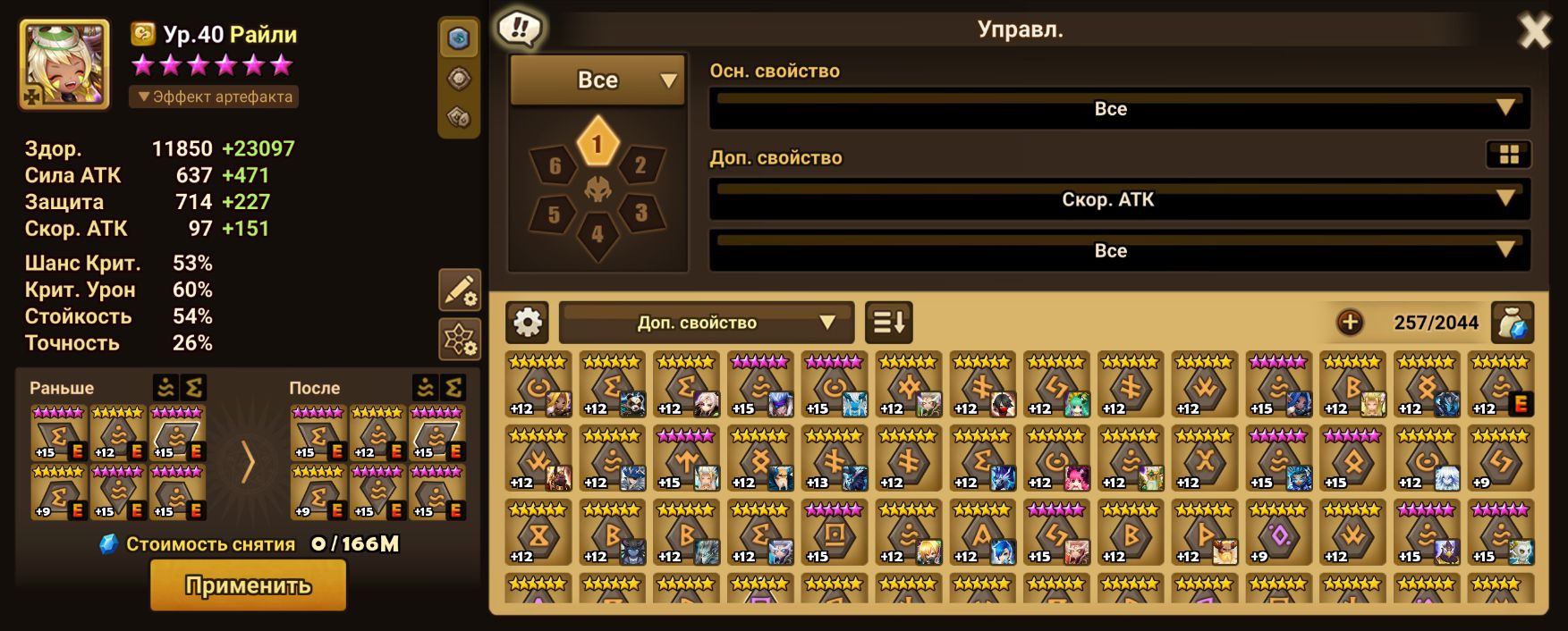
Task: Open the Осн. свойство filter dropdown
Action: click(1119, 108)
